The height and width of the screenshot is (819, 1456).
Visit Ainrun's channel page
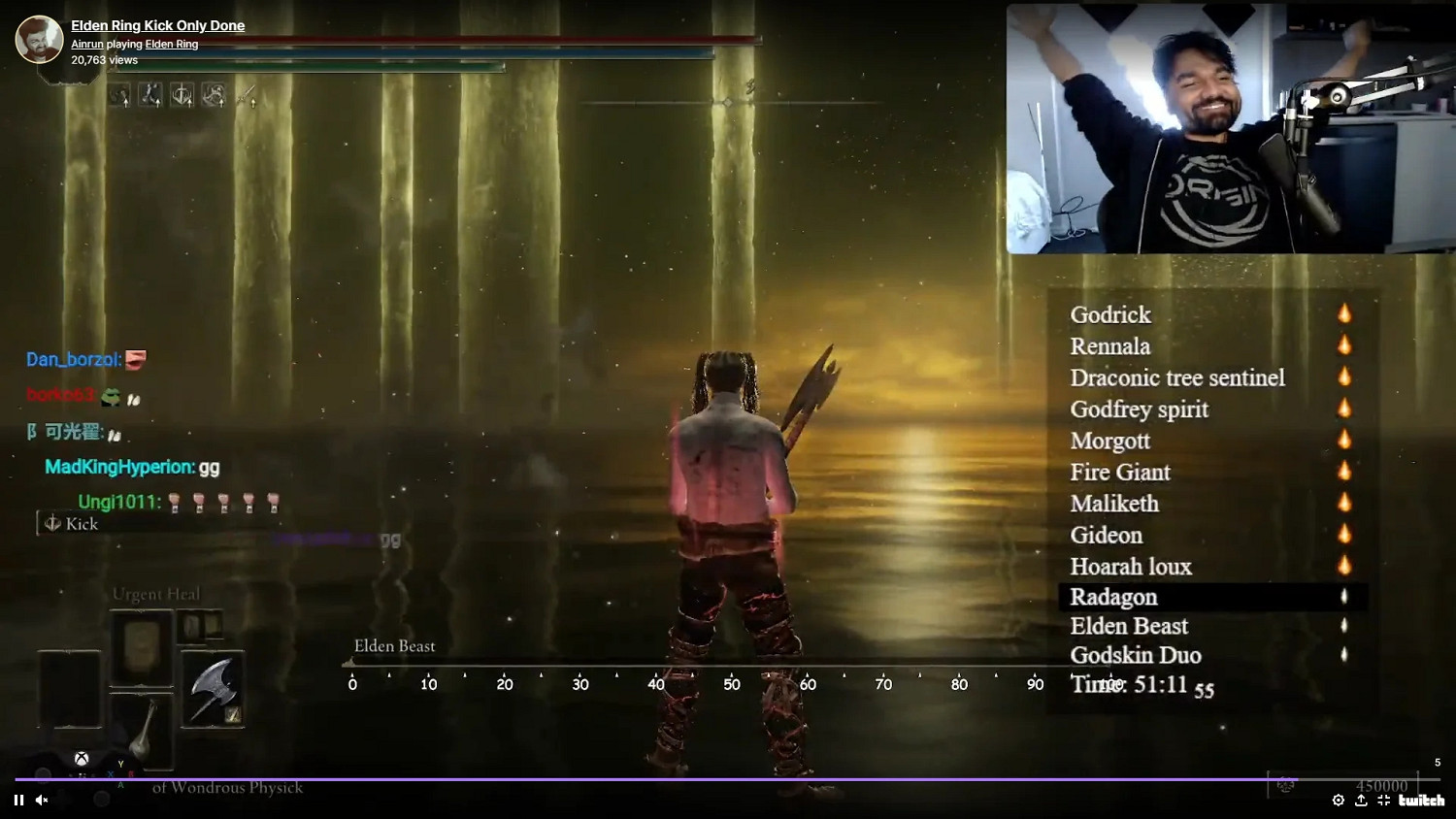87,44
